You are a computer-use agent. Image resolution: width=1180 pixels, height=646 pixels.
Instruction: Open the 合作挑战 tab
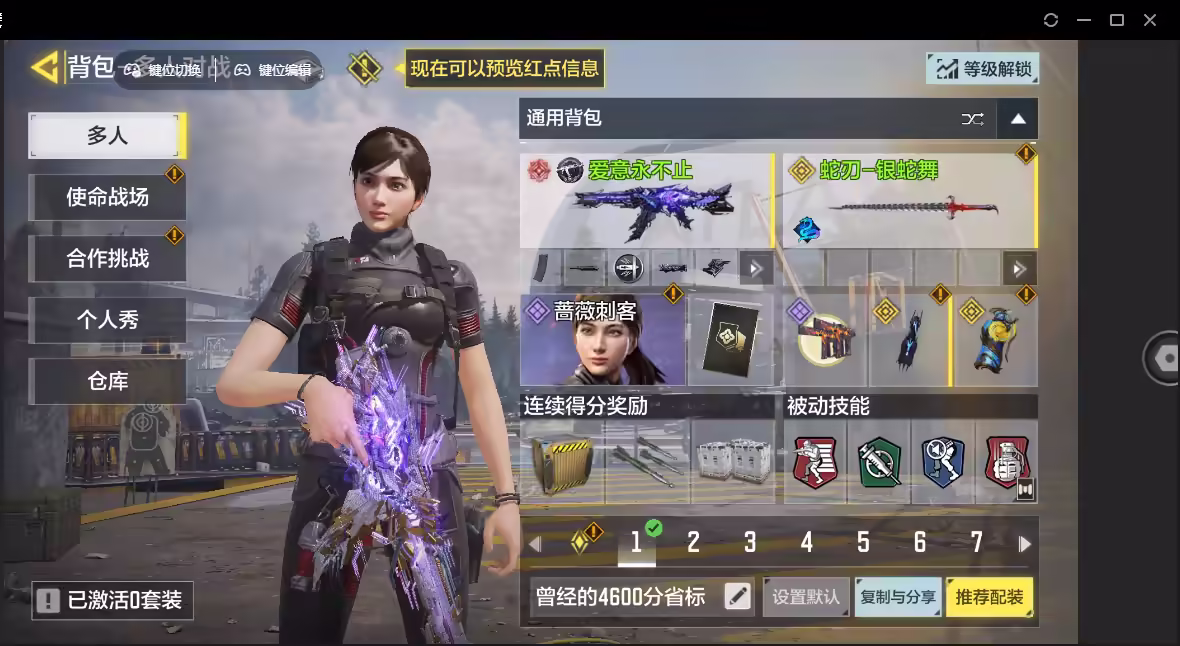pos(107,258)
